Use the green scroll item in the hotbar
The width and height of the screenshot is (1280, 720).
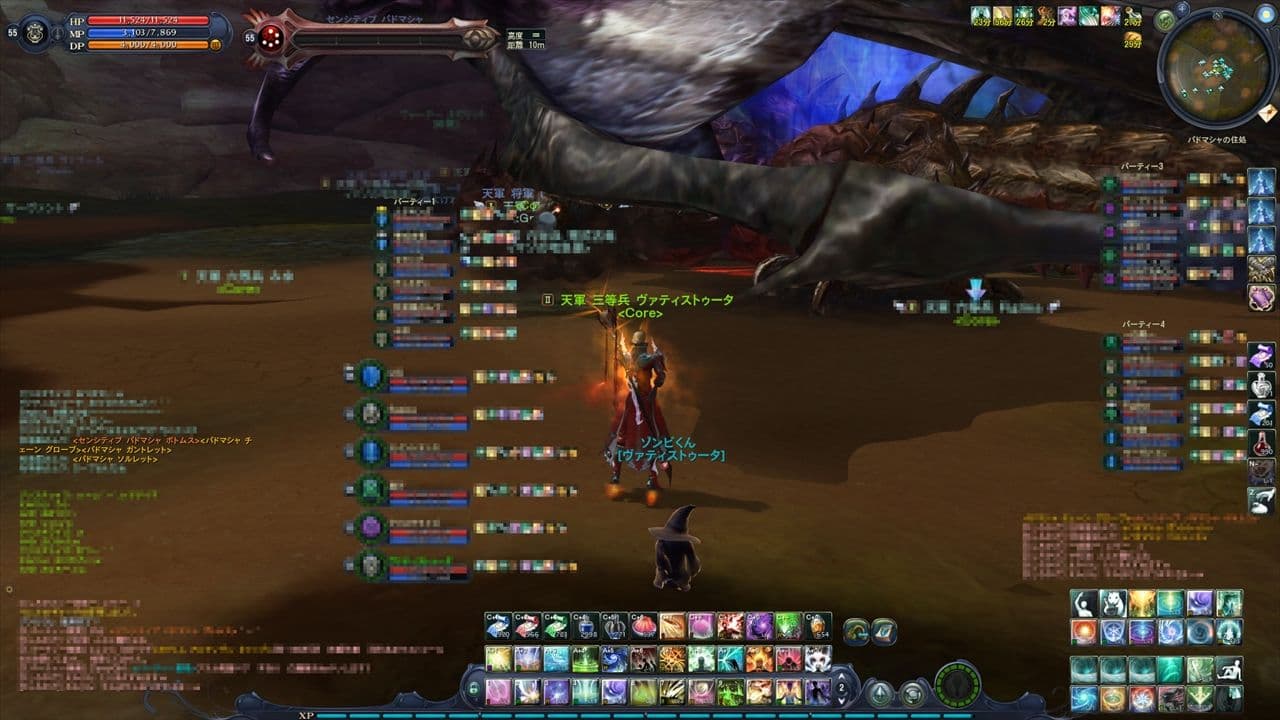tap(556, 626)
